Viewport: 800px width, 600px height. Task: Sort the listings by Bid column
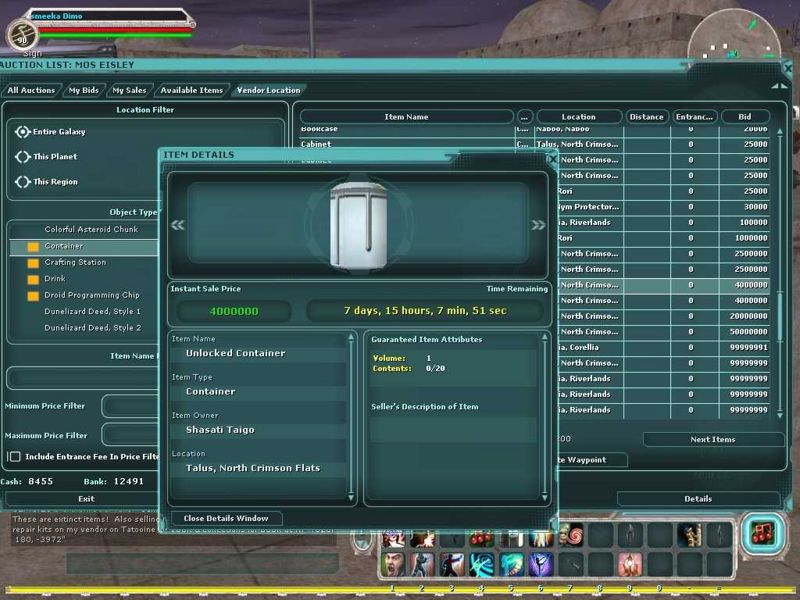[x=744, y=117]
